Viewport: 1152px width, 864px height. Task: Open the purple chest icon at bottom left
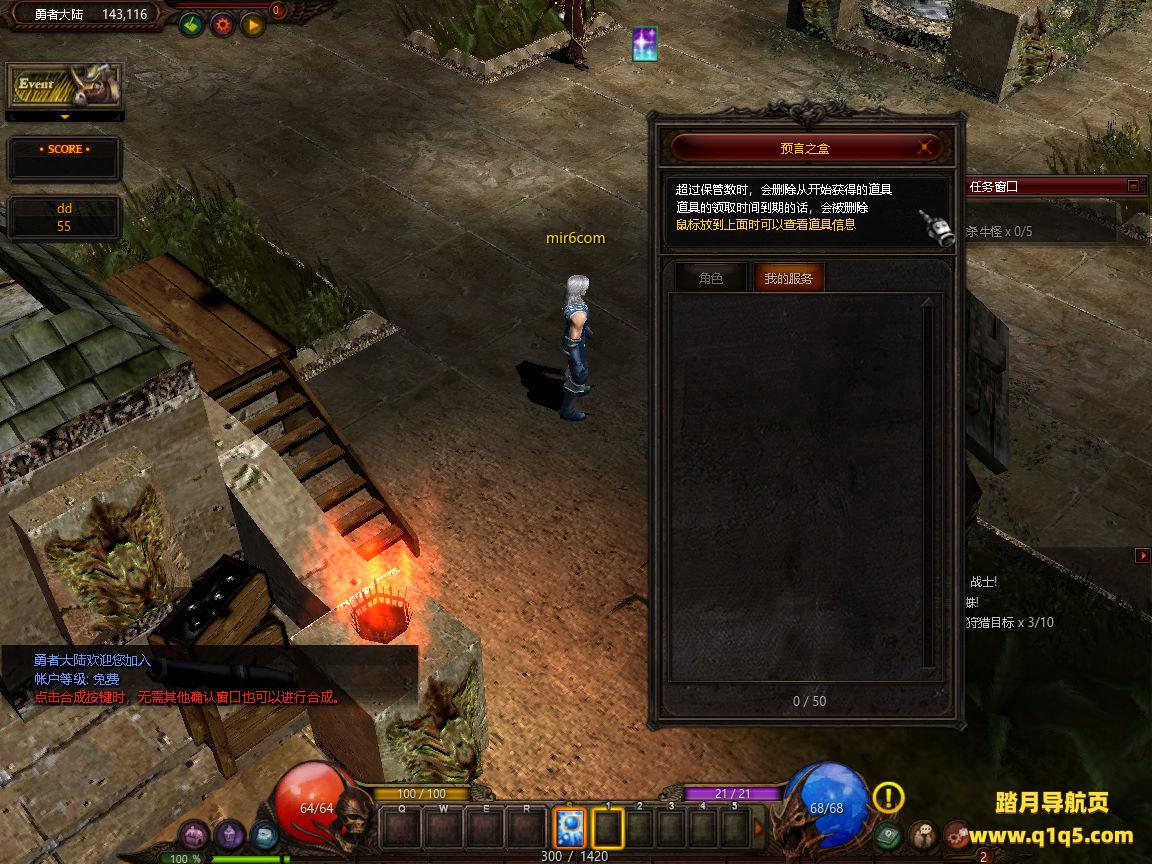(194, 835)
